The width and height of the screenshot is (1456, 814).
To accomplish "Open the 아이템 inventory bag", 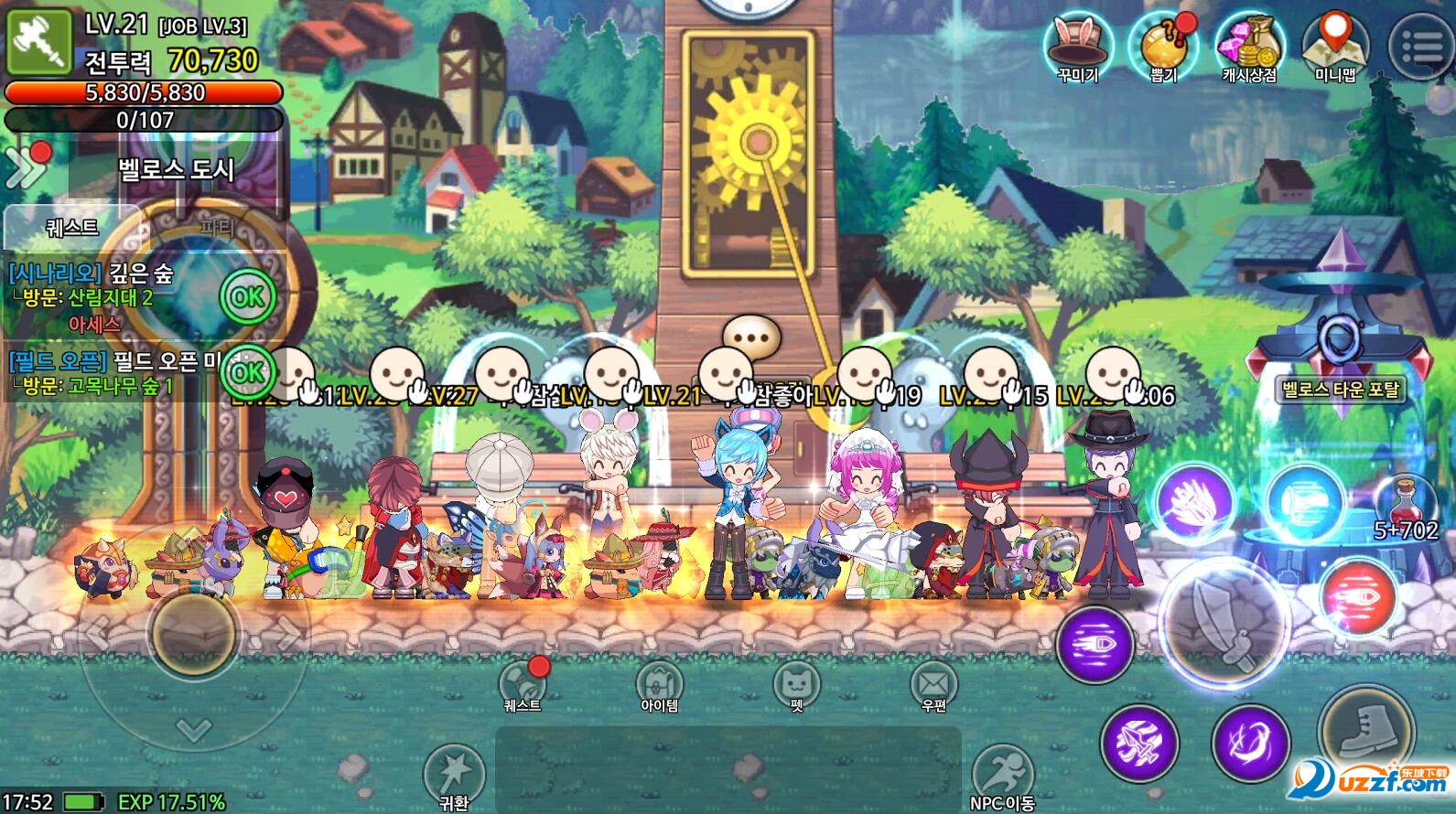I will 659,684.
